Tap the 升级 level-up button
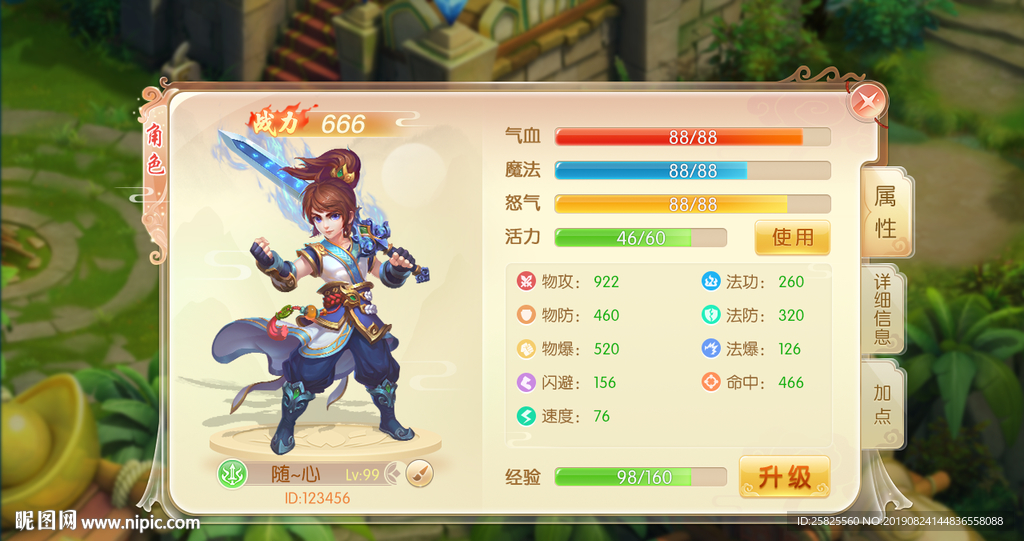Screen dimensions: 1024x541 click(x=784, y=477)
